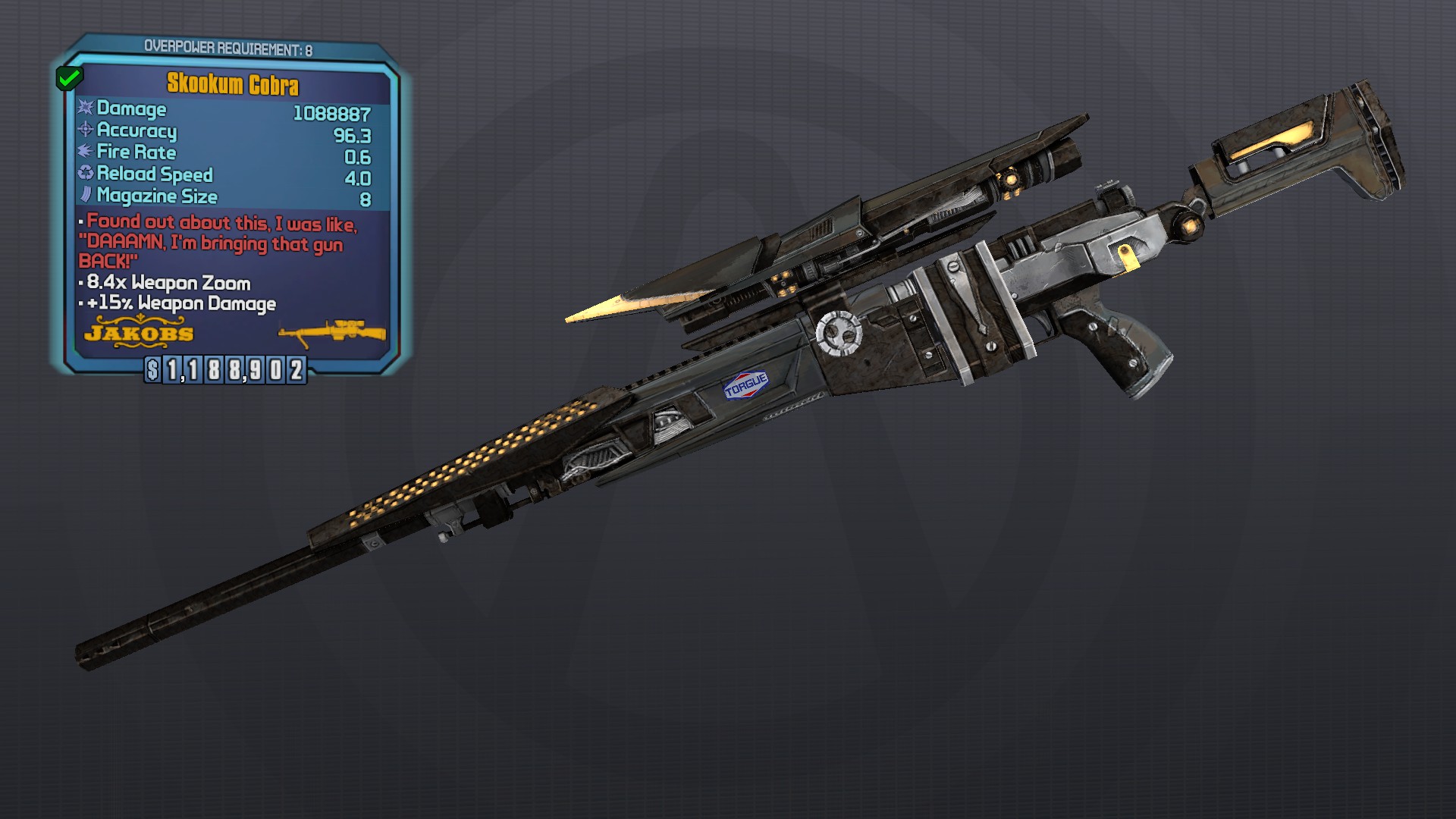Click the JAKOBS manufacturer logo
This screenshot has height=819, width=1456.
point(138,334)
